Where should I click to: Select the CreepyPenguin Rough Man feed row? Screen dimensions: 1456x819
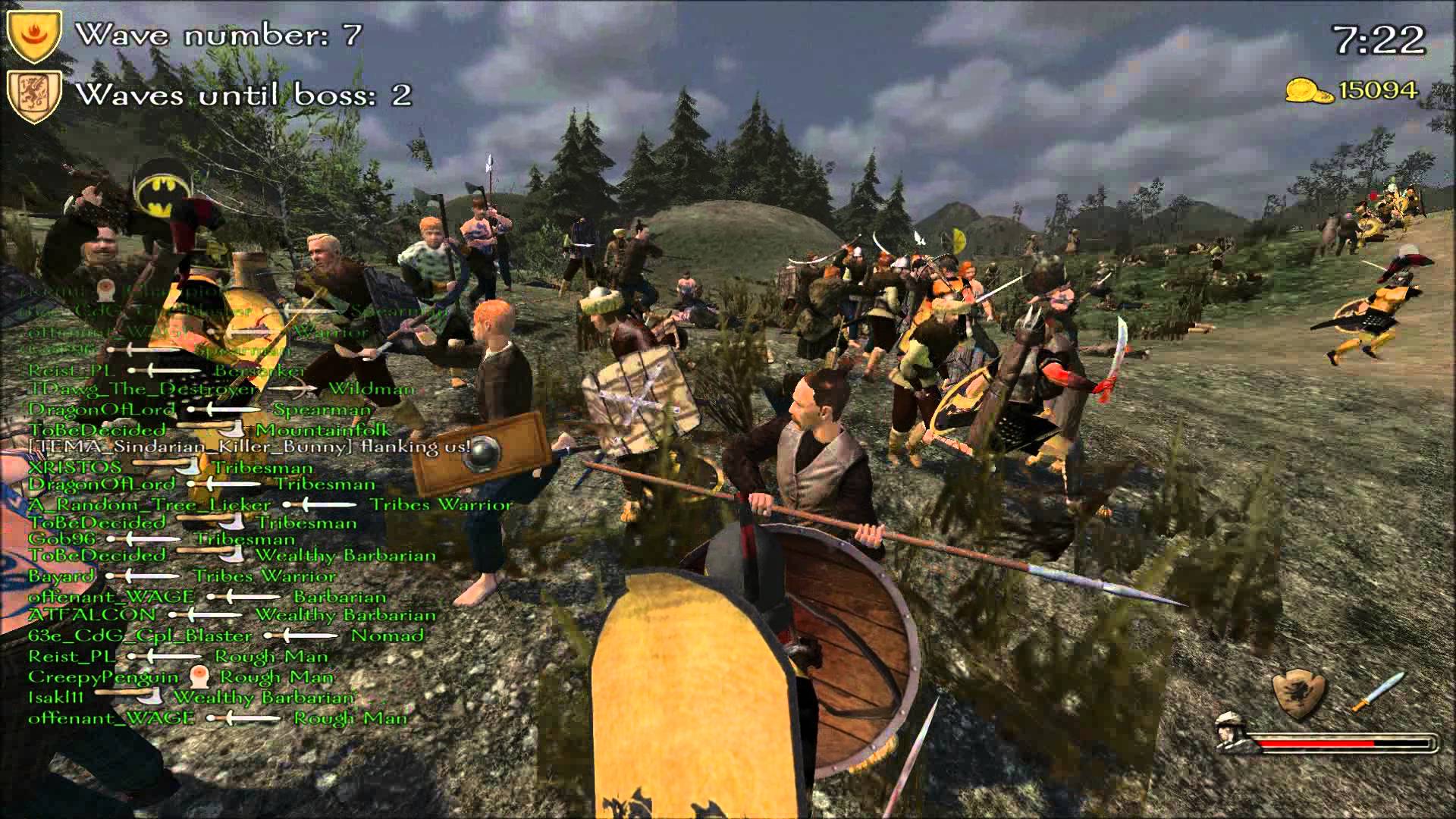(x=180, y=676)
